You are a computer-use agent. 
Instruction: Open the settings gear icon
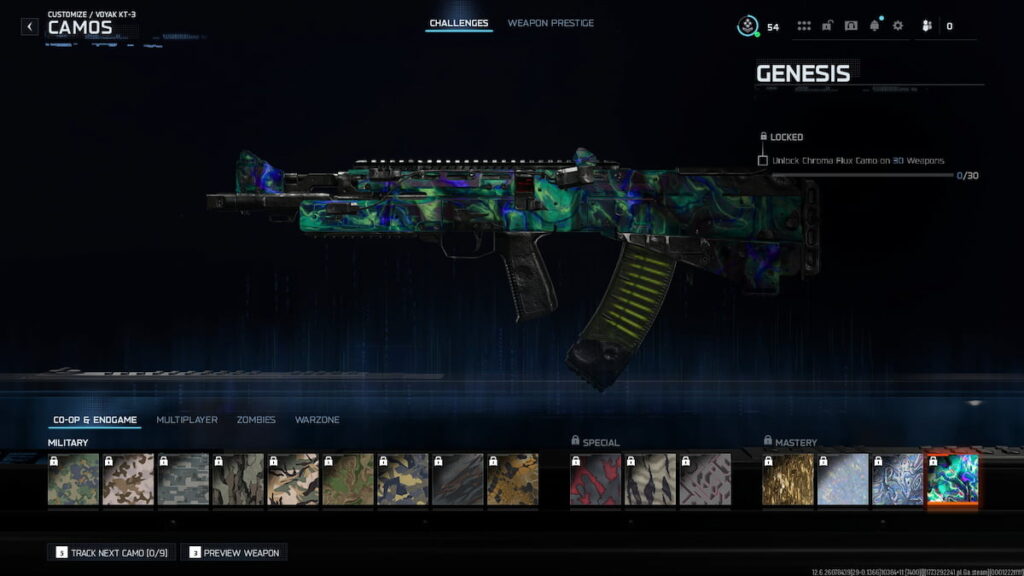(897, 26)
